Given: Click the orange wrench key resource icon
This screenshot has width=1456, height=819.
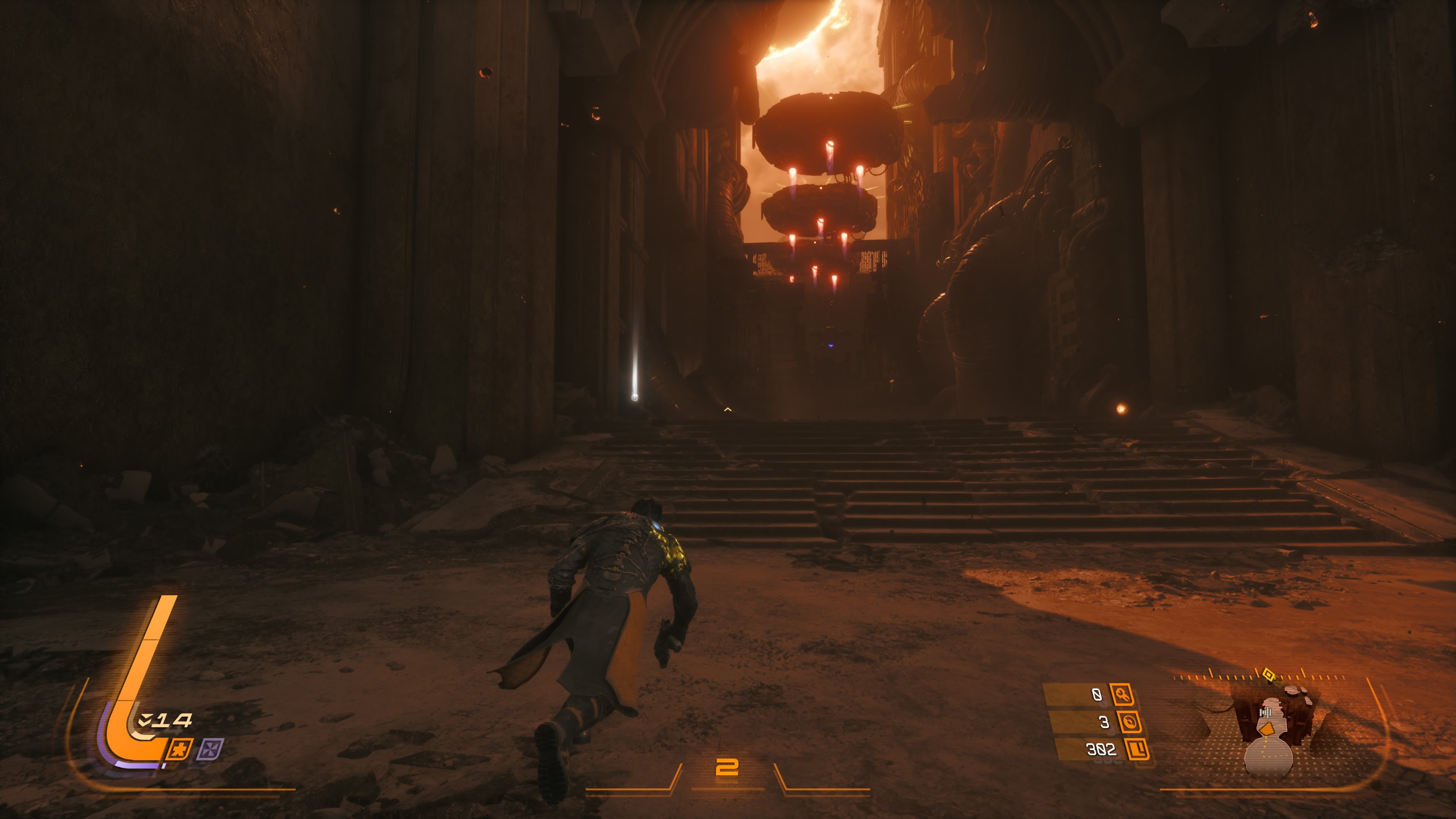Looking at the screenshot, I should (x=1122, y=694).
